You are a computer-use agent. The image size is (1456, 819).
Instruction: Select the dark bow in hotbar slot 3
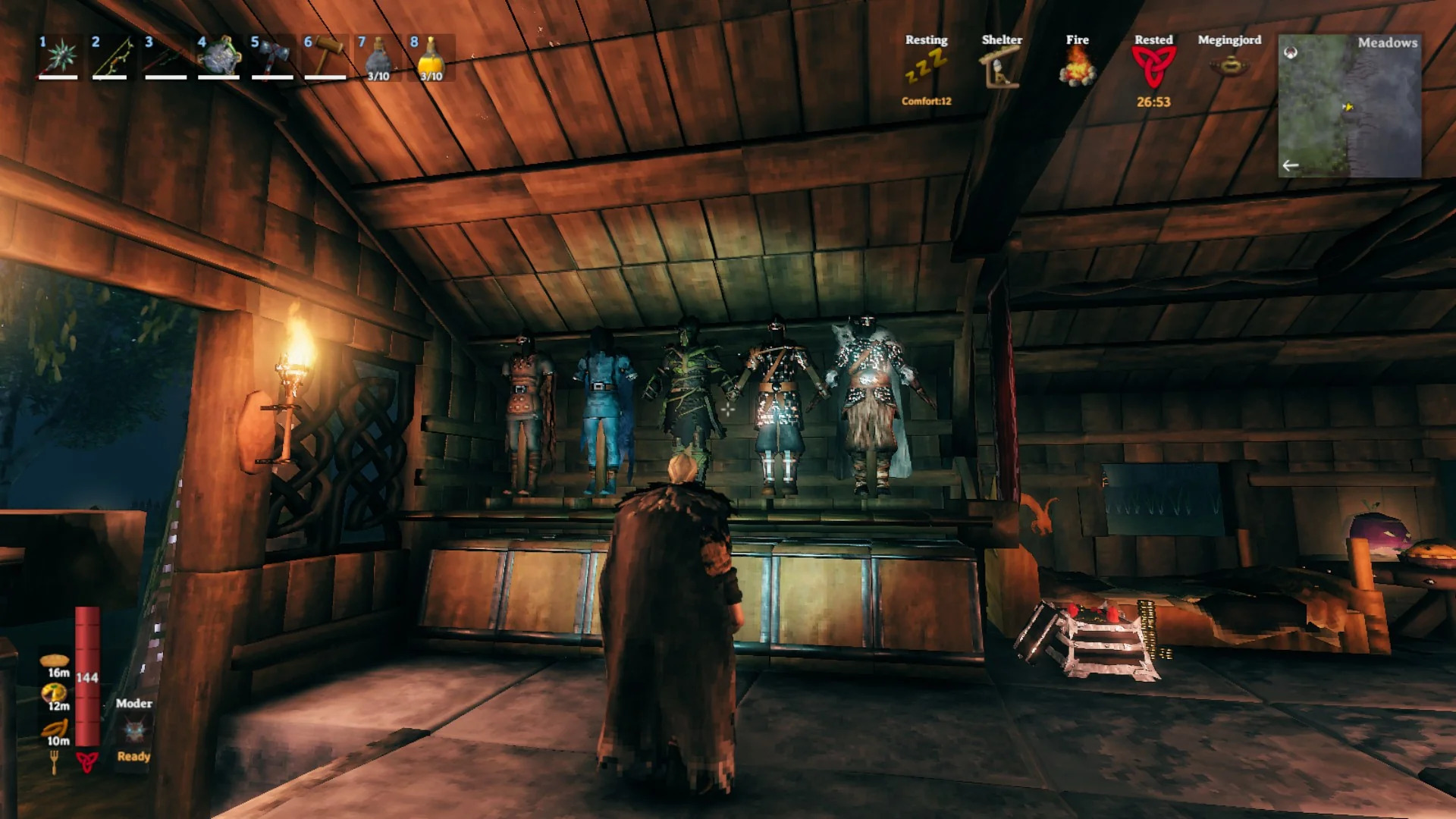(165, 57)
